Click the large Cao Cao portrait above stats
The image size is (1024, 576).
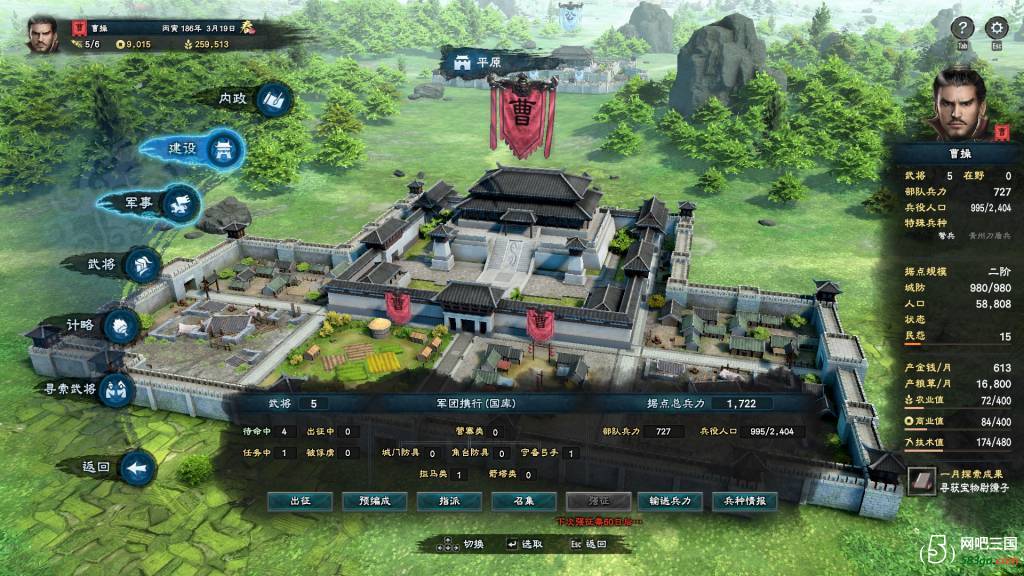point(957,103)
